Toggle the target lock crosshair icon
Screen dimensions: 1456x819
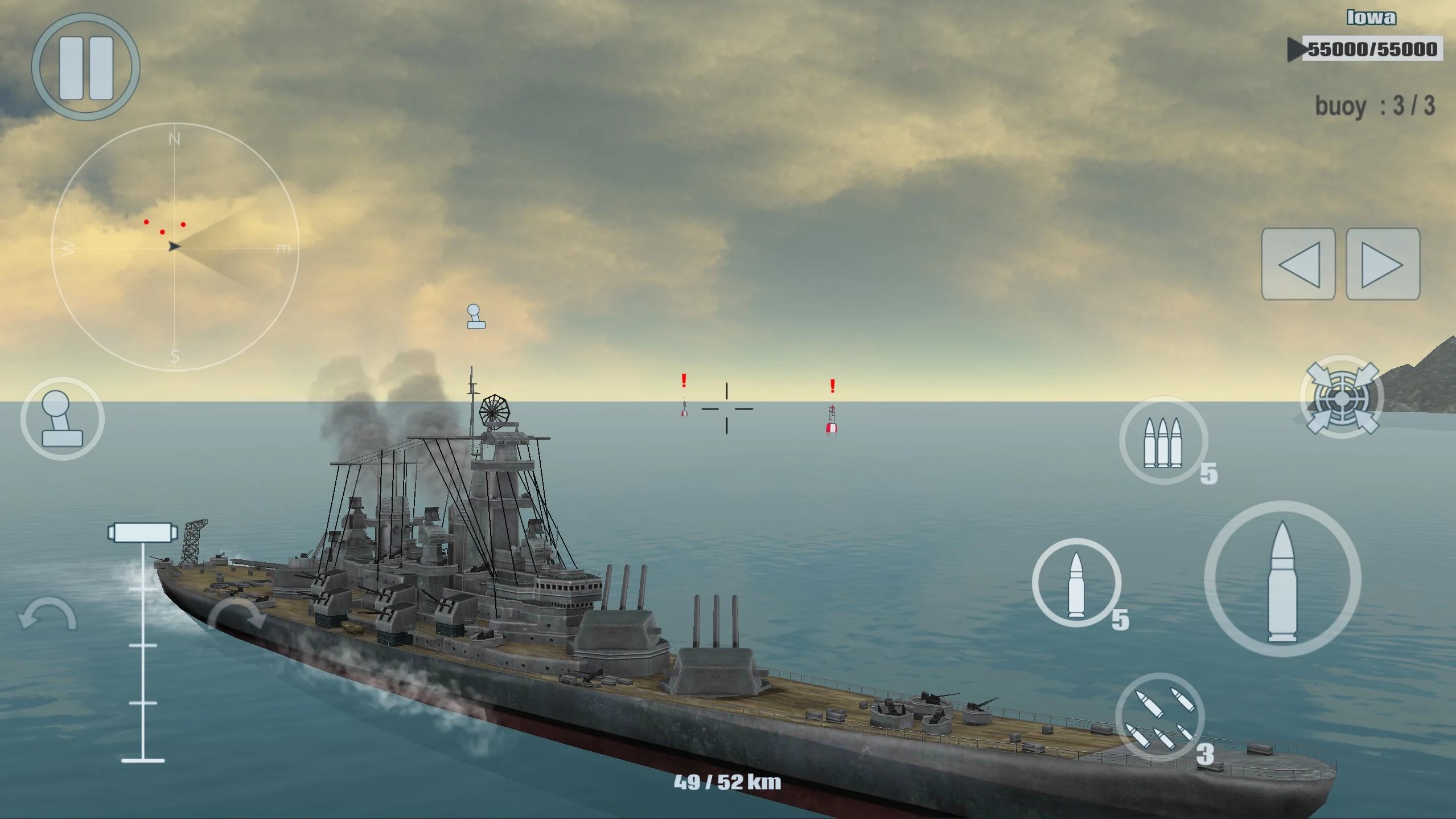(x=1342, y=397)
